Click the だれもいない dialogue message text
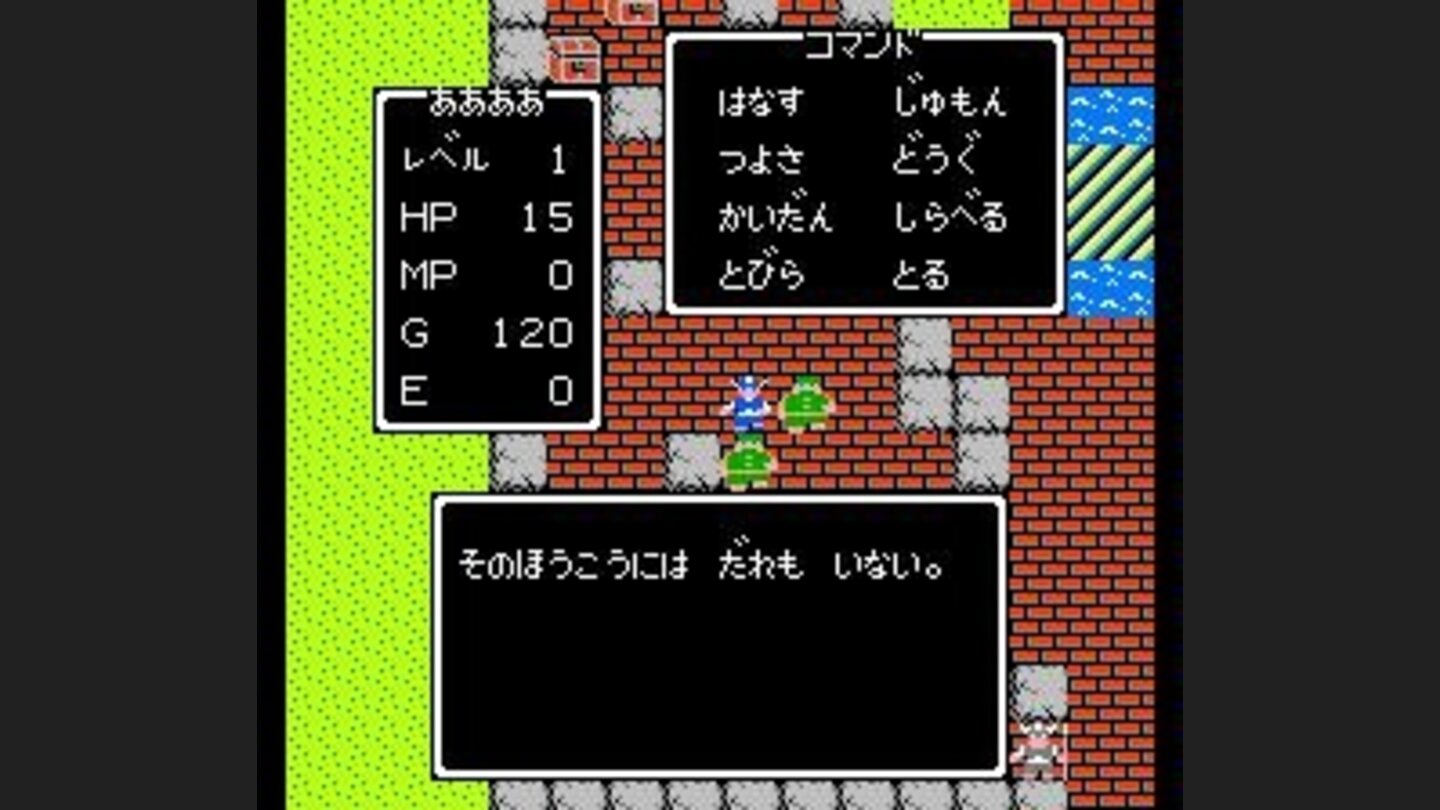Viewport: 1440px width, 810px height. point(700,562)
